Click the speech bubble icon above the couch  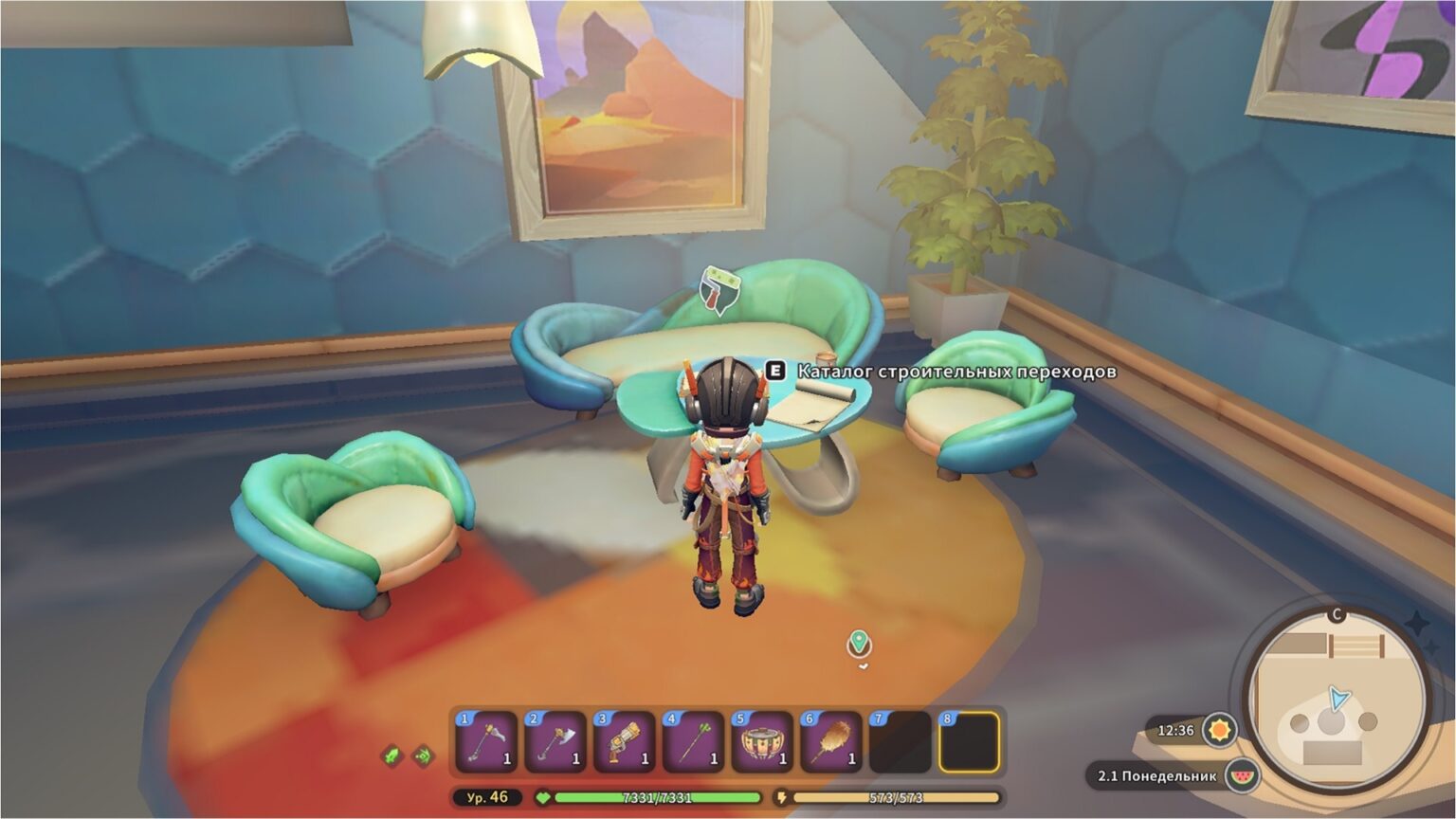[x=718, y=291]
